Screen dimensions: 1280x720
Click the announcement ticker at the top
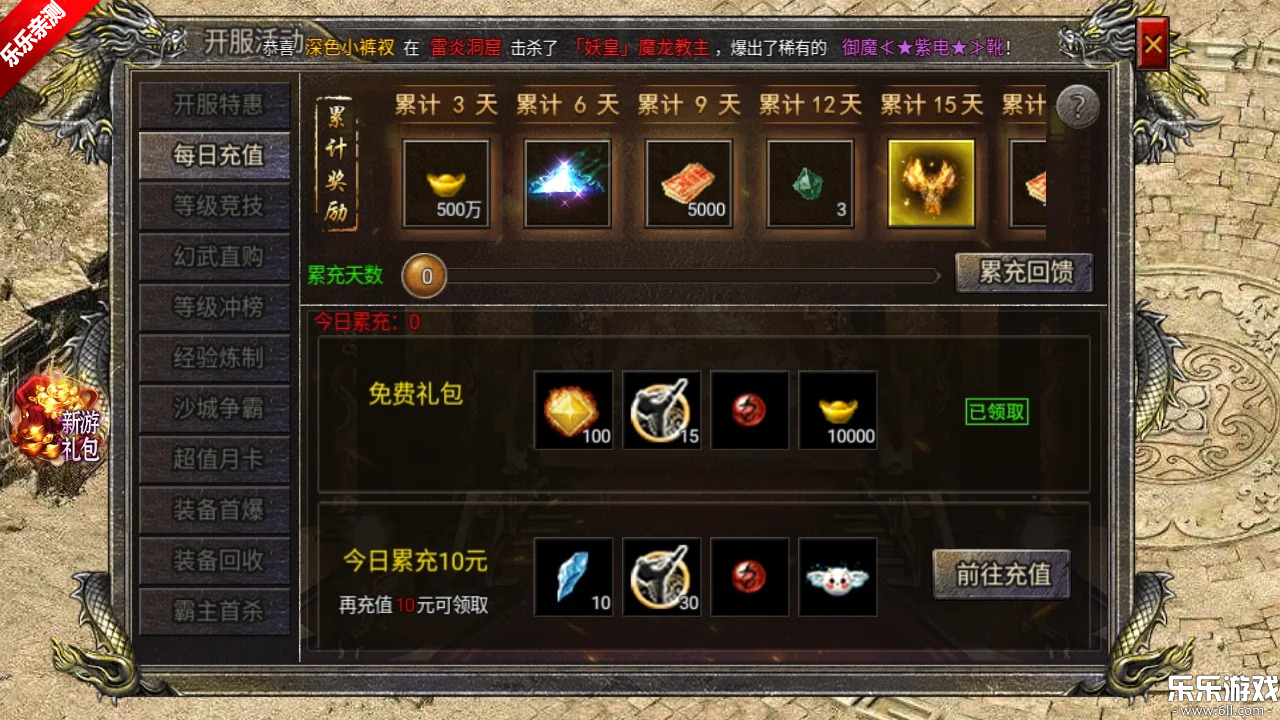[640, 45]
